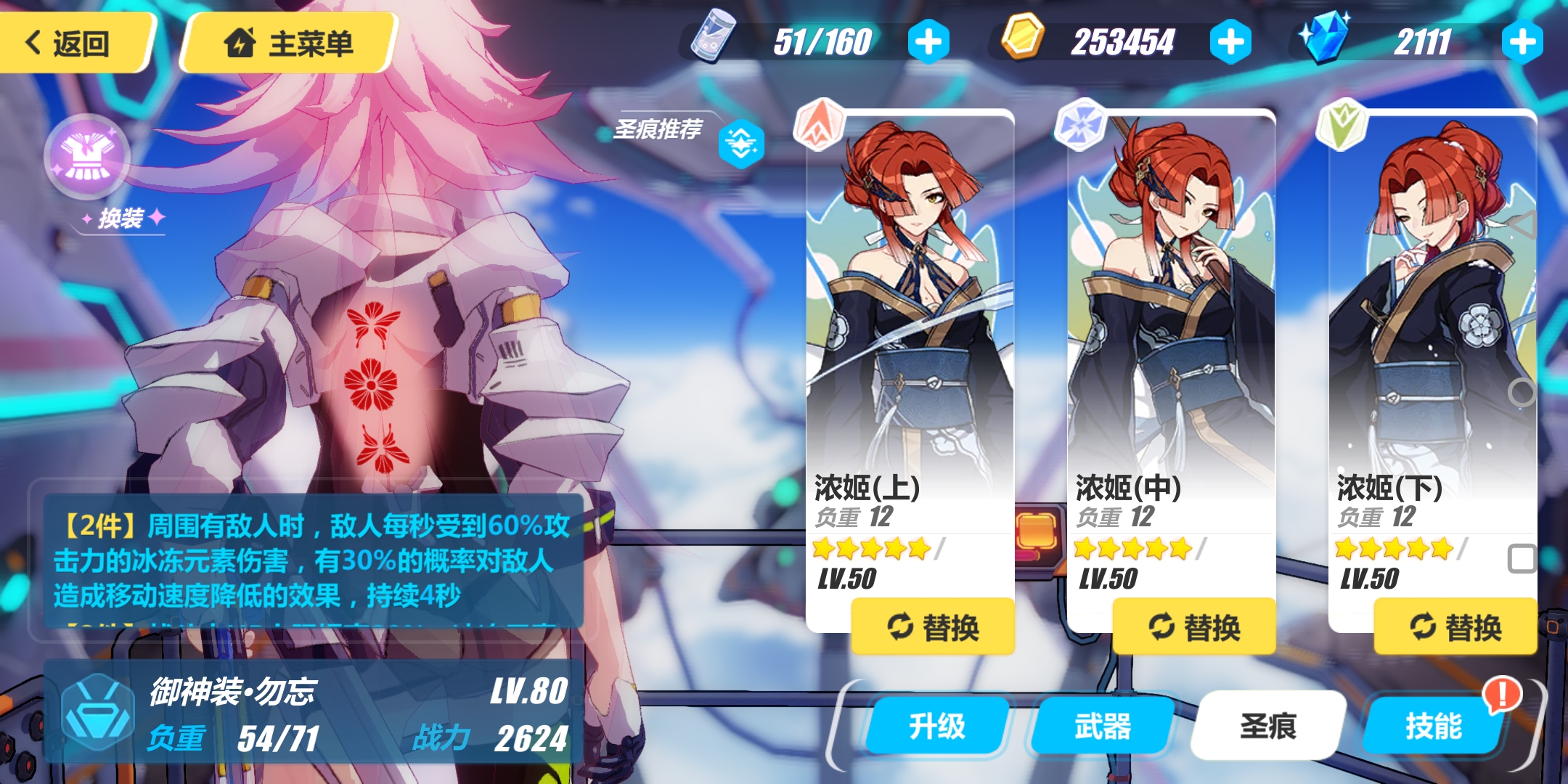Image resolution: width=1568 pixels, height=784 pixels.
Task: Open coin purchase with the + button
Action: click(1232, 41)
